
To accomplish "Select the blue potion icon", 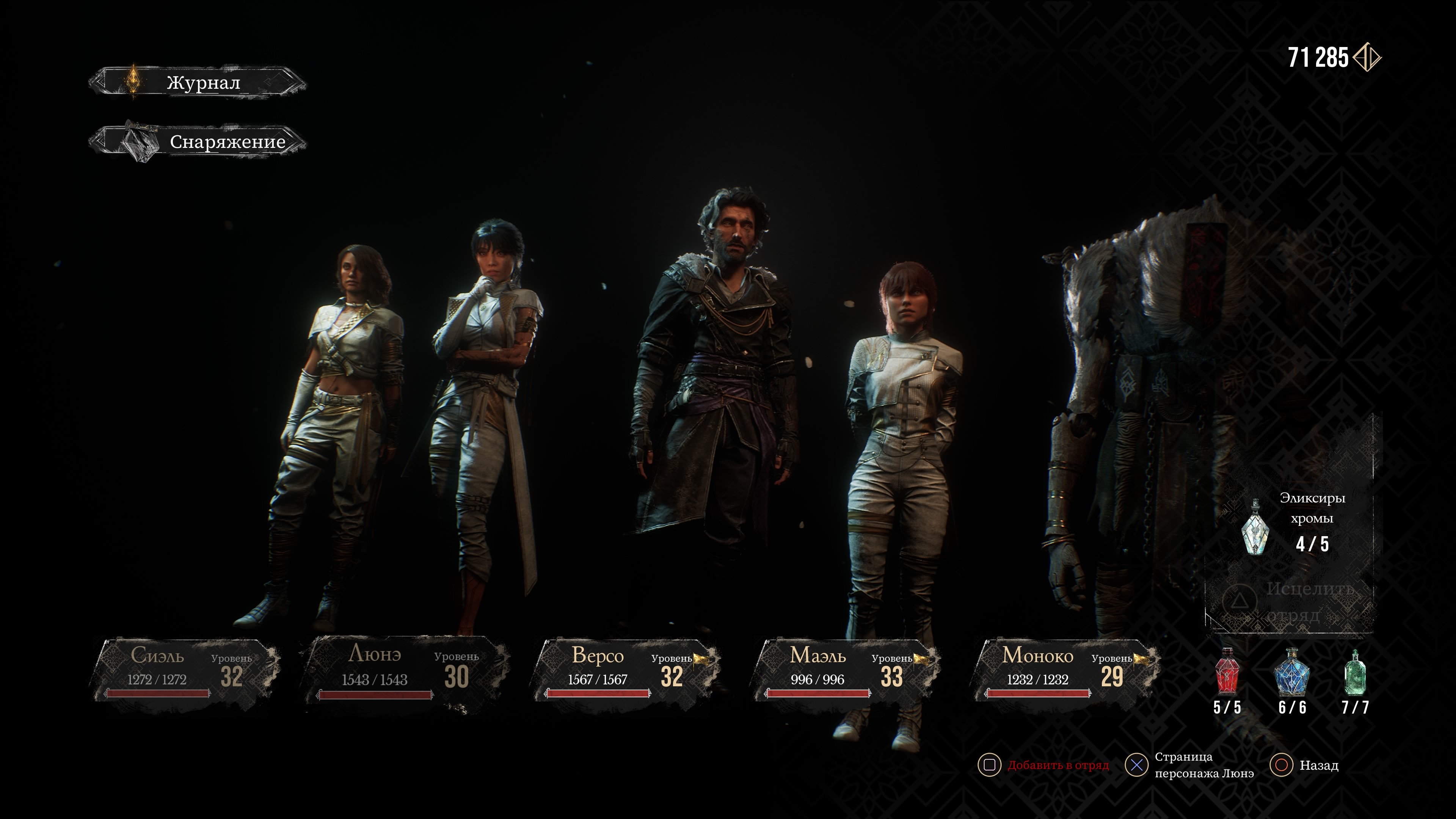I will coord(1291,673).
